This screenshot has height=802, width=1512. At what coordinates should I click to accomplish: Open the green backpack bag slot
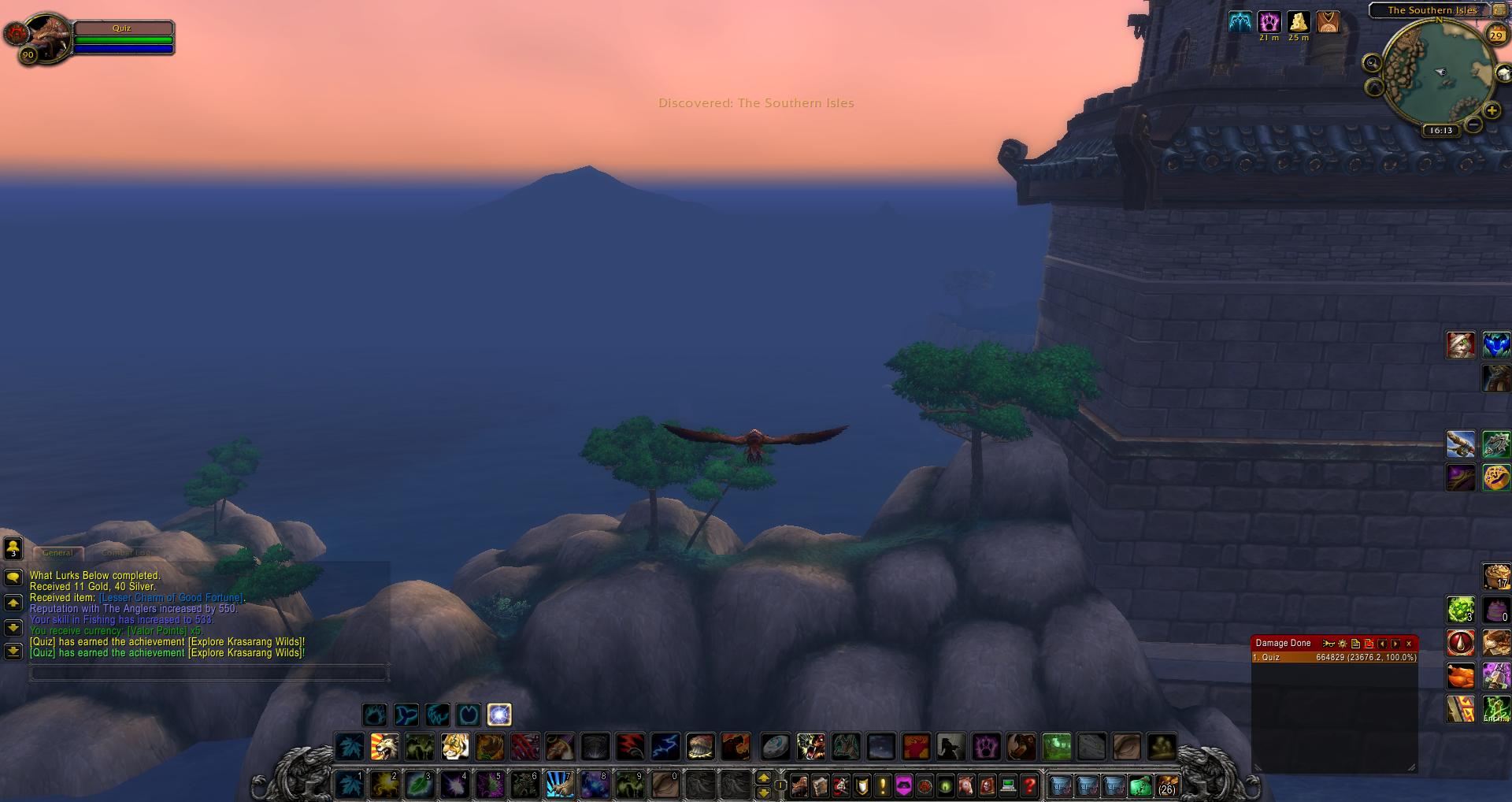1140,785
